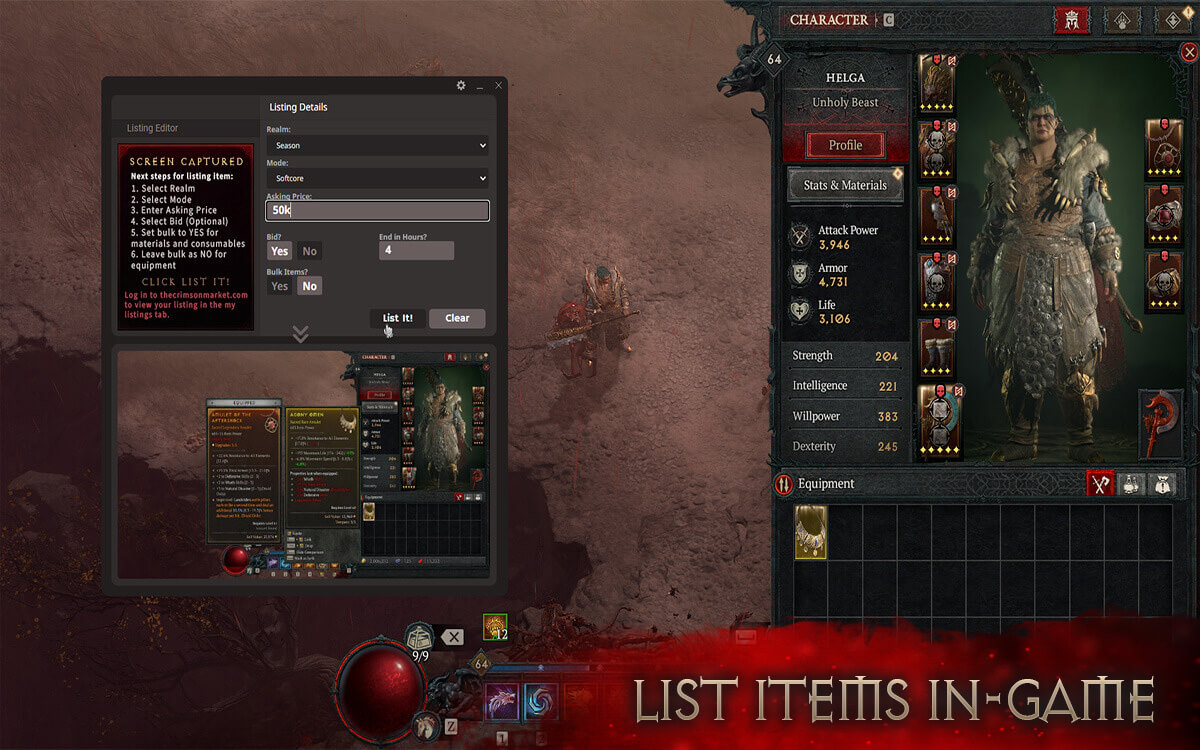Set Bid option to No
This screenshot has height=750, width=1200.
pyautogui.click(x=309, y=251)
